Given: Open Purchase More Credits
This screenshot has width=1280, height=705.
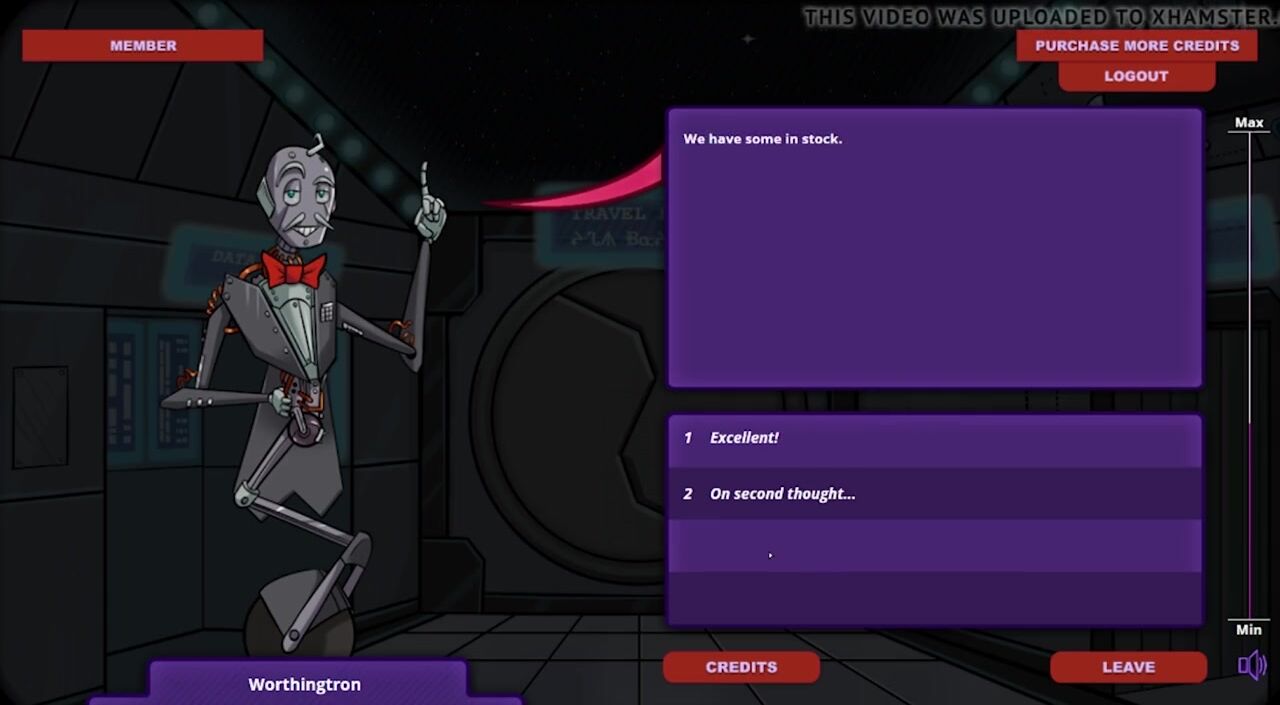Looking at the screenshot, I should 1136,45.
